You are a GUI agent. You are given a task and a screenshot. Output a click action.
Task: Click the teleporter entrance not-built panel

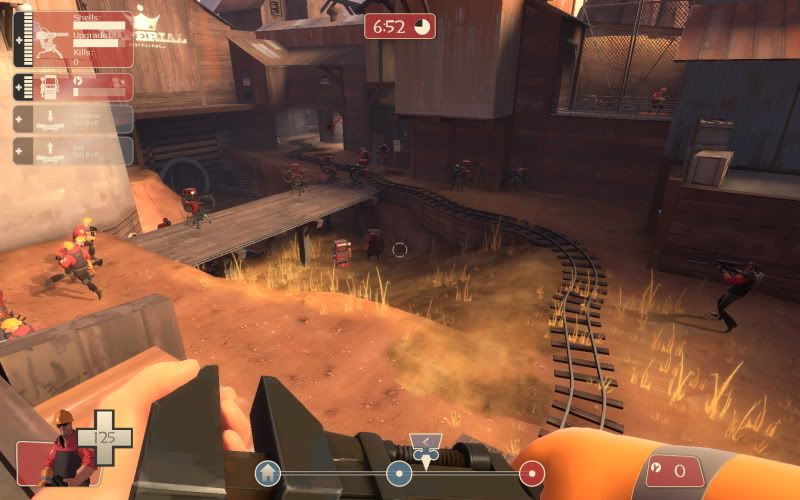[x=73, y=119]
